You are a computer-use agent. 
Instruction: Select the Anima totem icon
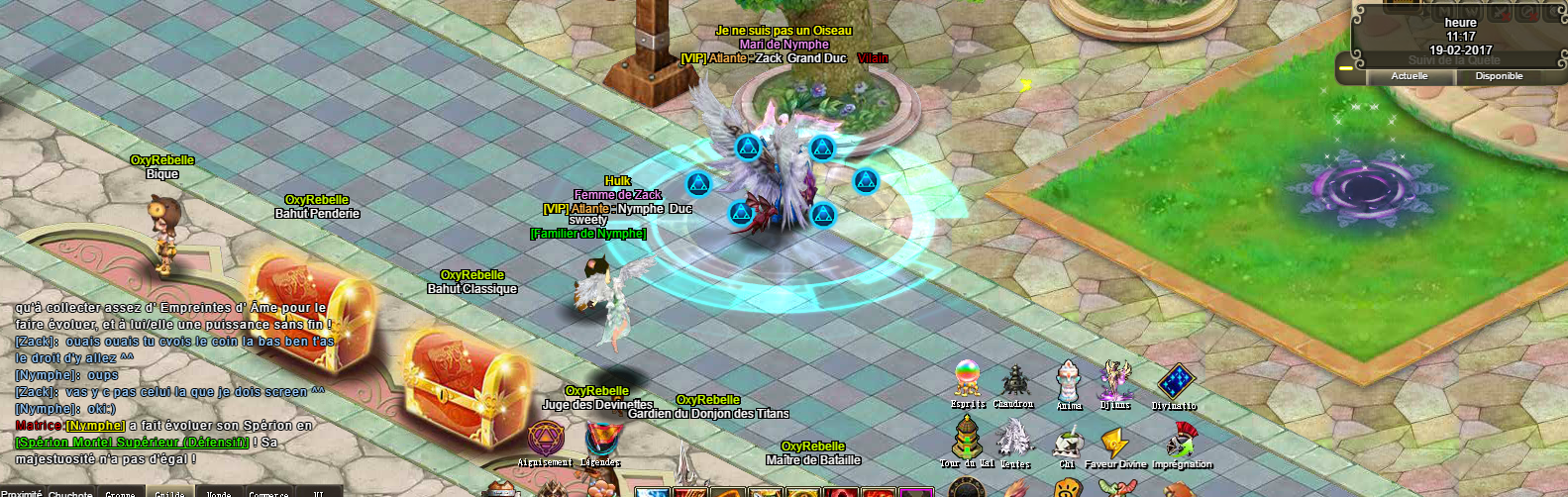(1068, 381)
